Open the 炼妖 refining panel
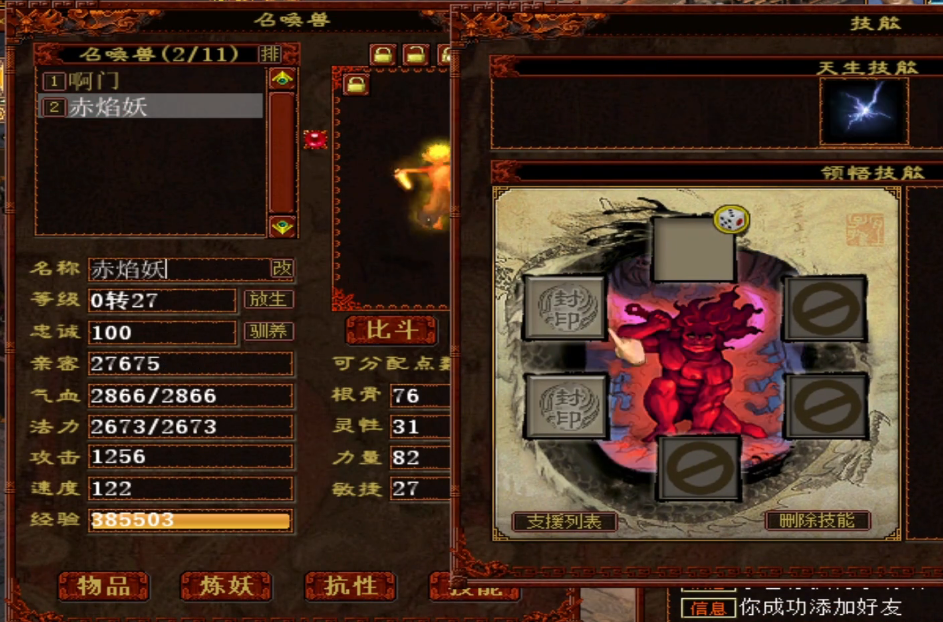The image size is (943, 622). click(227, 586)
